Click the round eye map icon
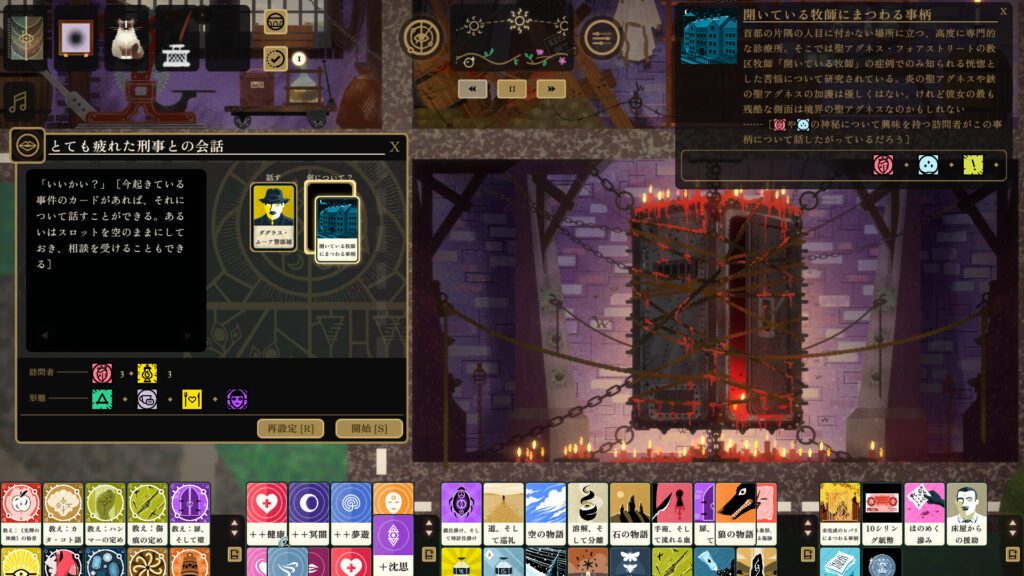Screen dimensions: 1024x576 tap(422, 38)
